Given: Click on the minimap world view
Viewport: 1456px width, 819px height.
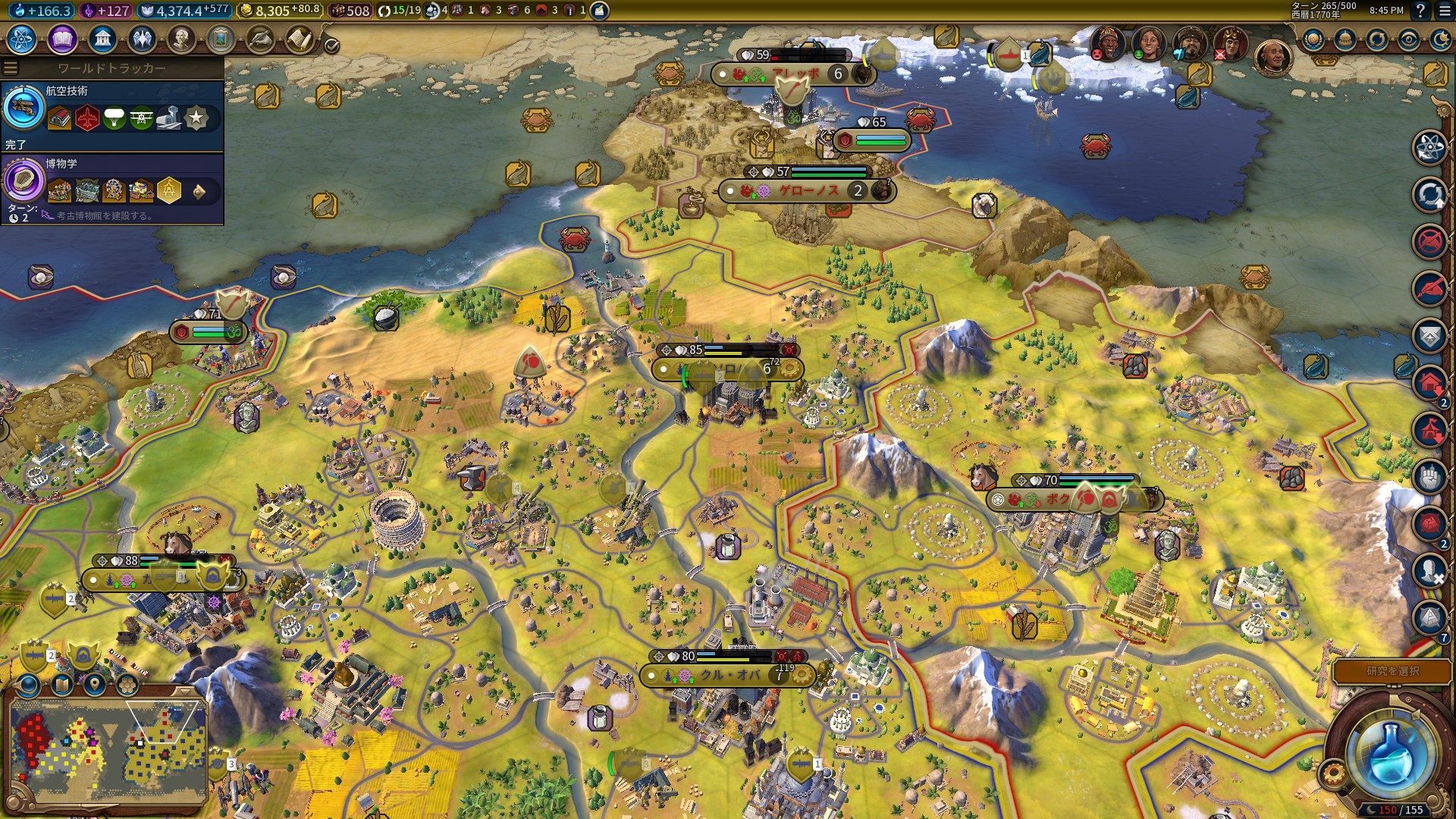Looking at the screenshot, I should coord(108,746).
